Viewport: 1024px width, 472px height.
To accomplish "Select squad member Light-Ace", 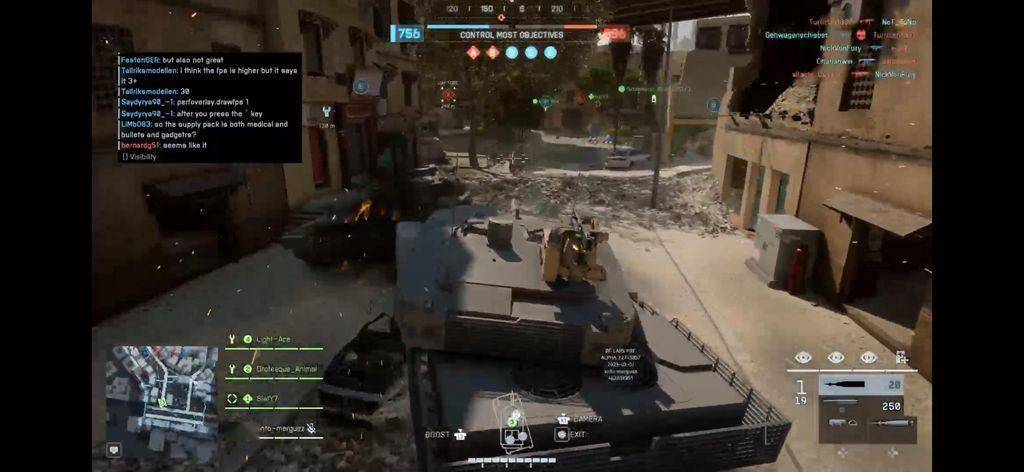I will 274,340.
